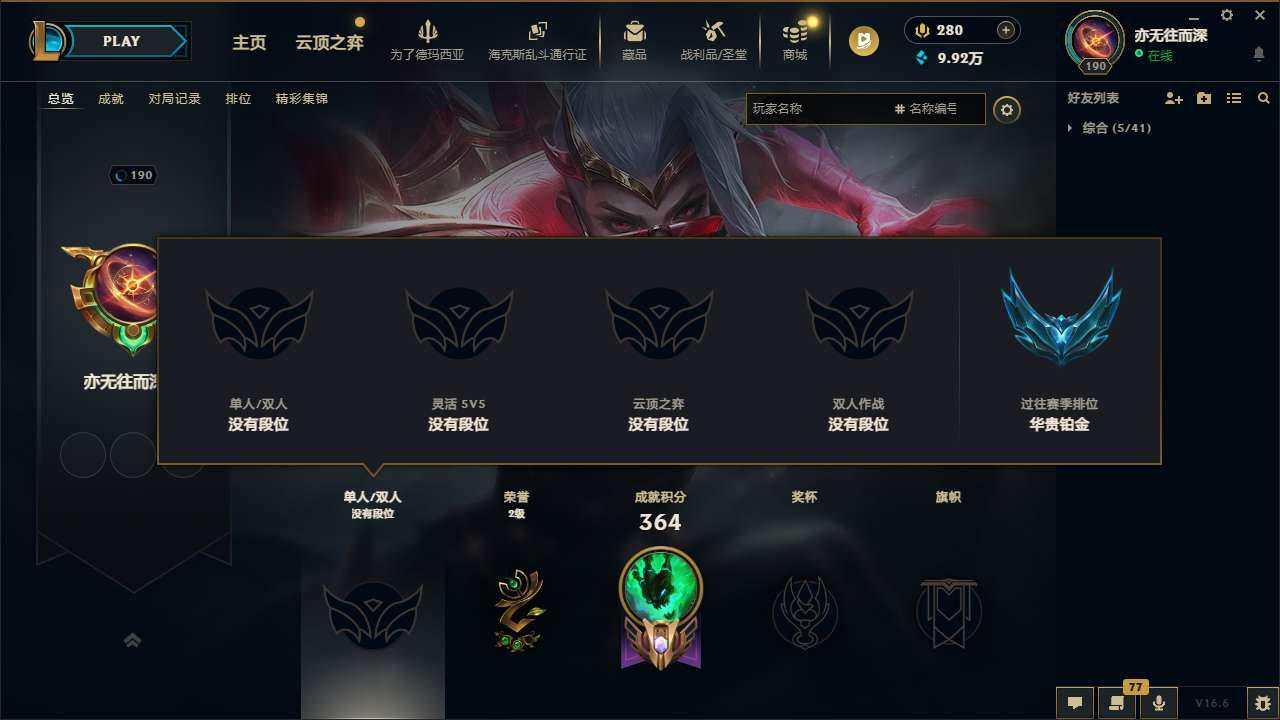
Task: Collapse the profile banner chevron arrow
Action: tap(133, 639)
